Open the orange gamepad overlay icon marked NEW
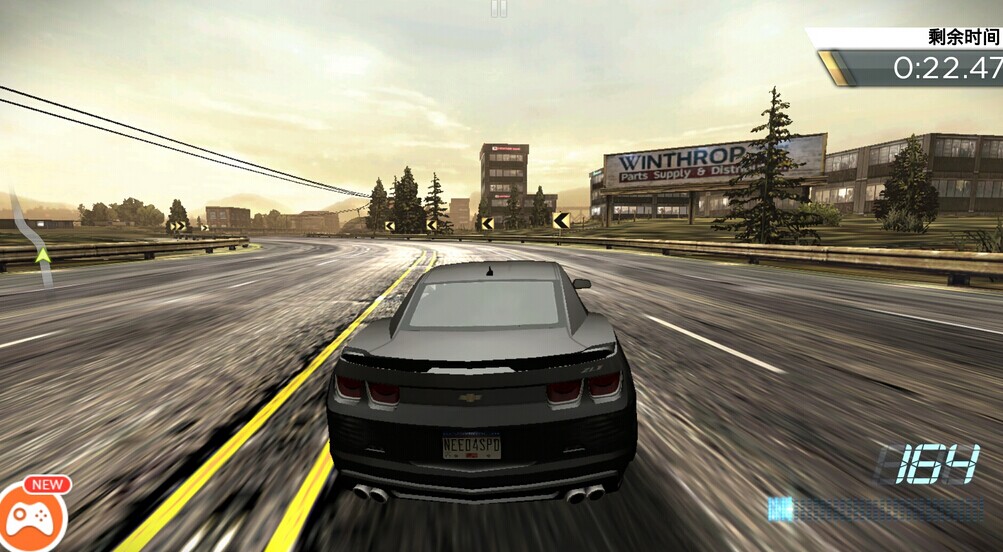The image size is (1003, 552). [x=32, y=516]
